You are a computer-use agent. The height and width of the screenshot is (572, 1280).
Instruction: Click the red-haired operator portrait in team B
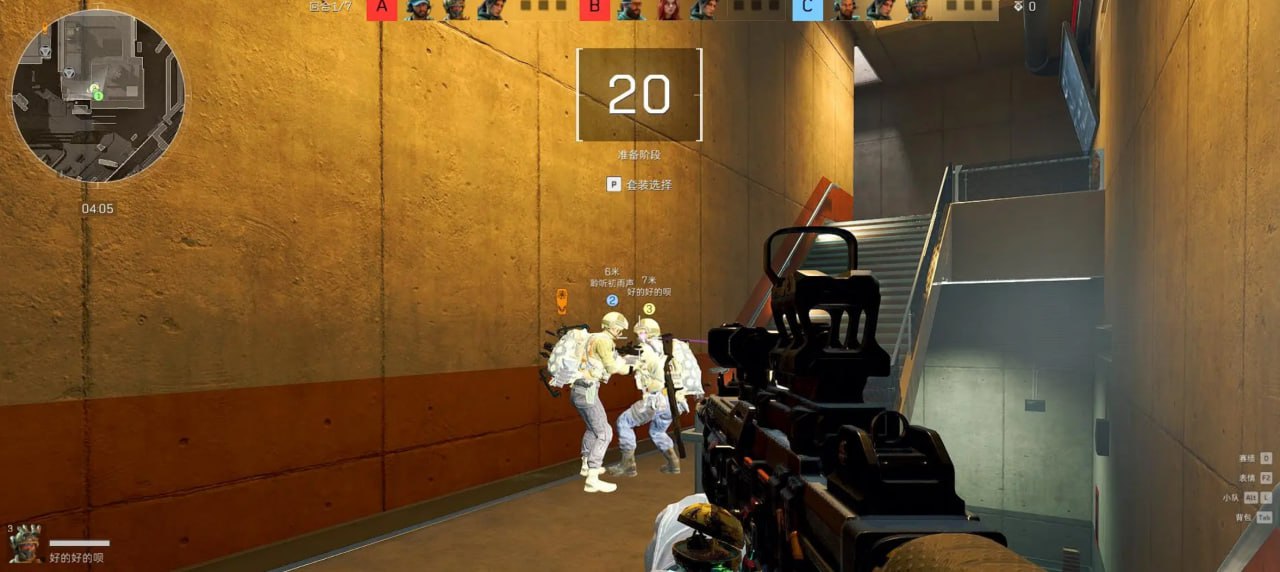667,10
